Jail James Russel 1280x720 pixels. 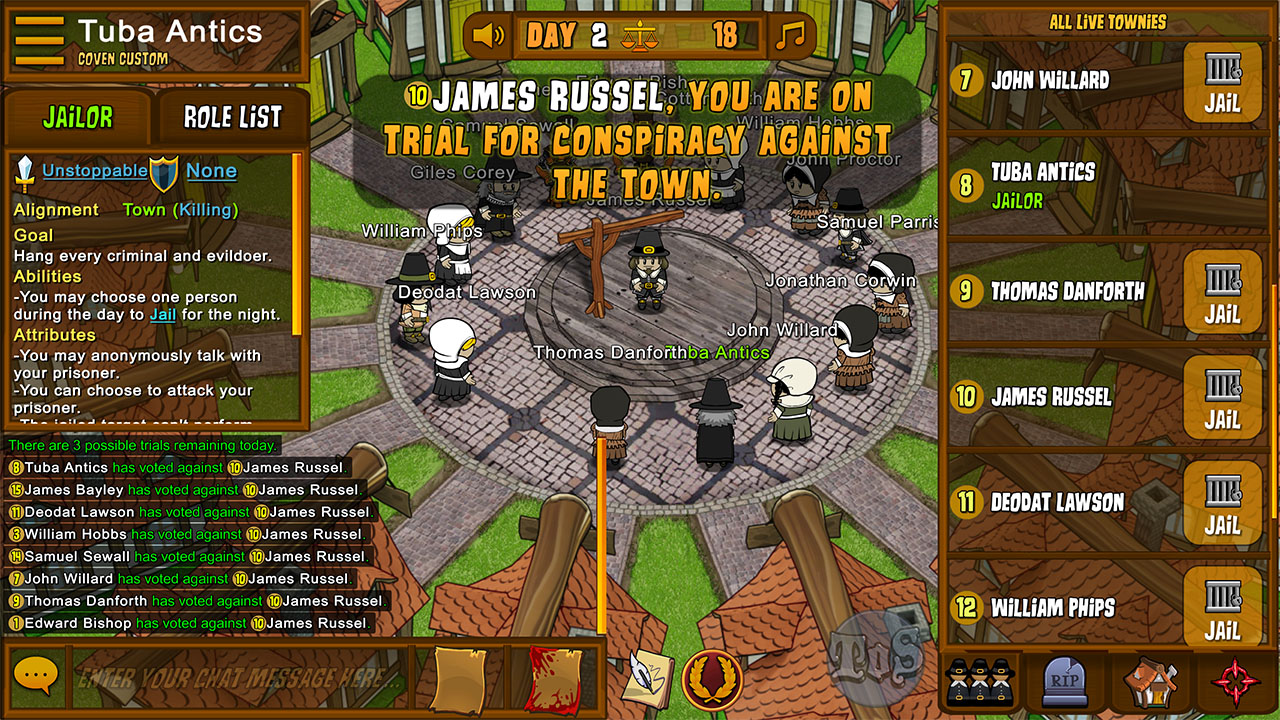tap(1222, 397)
